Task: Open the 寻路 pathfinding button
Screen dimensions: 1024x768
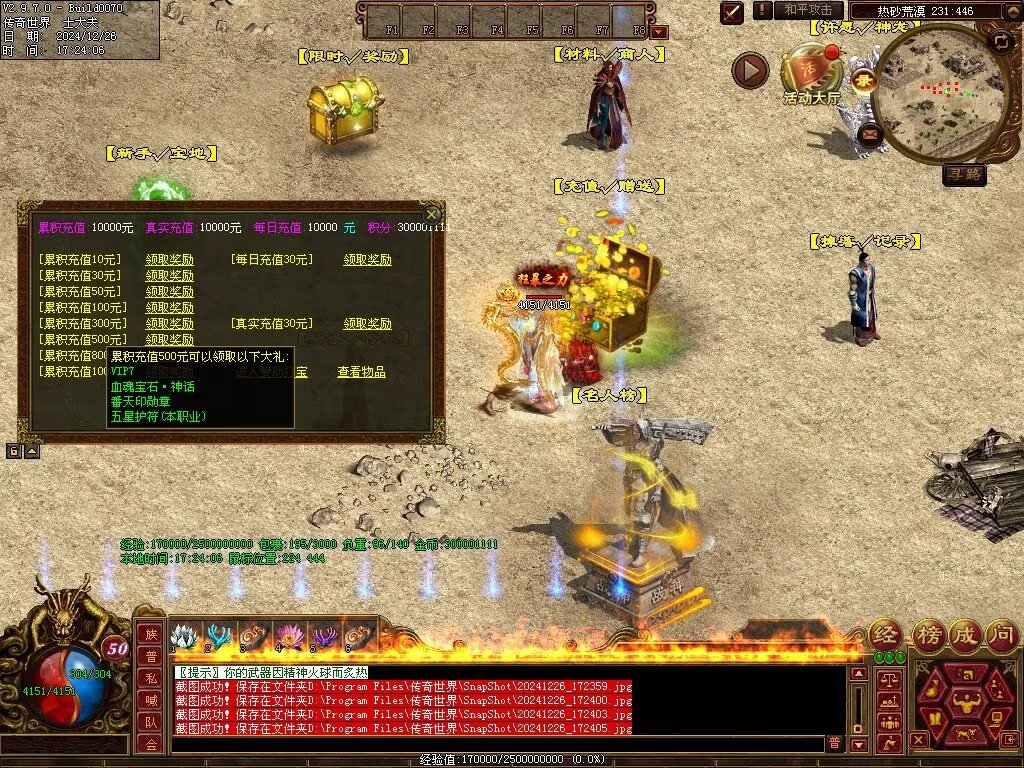Action: coord(964,175)
